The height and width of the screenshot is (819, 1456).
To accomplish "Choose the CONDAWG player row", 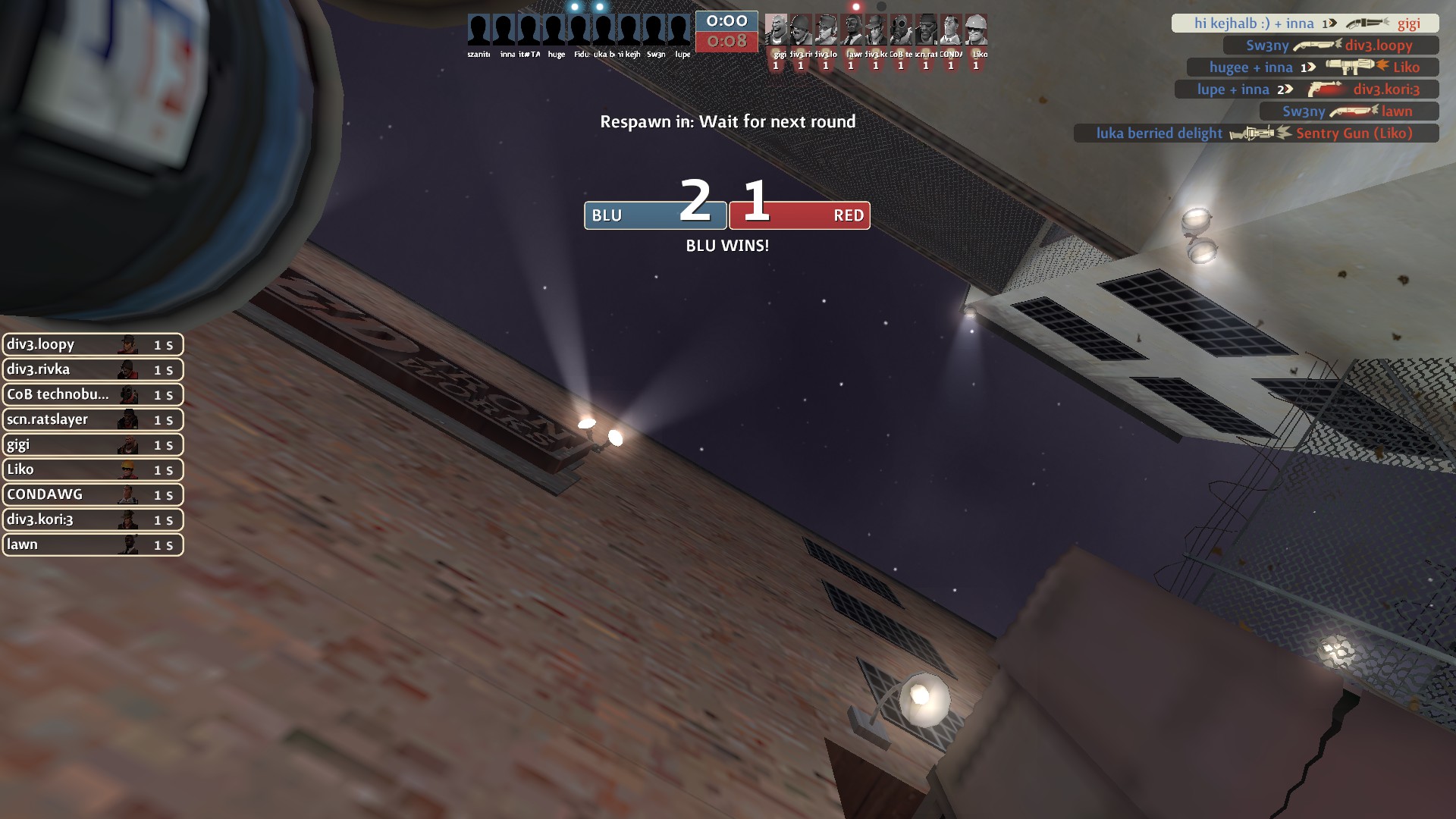I will click(93, 494).
